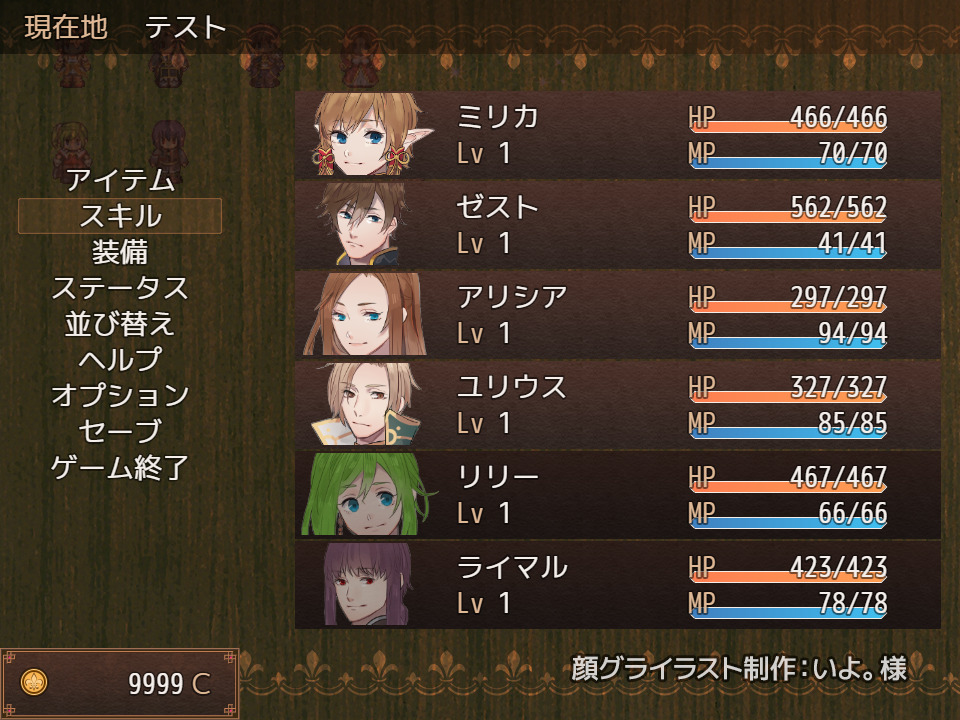This screenshot has height=720, width=960.
Task: Choose the ステータス menu option
Action: (120, 288)
